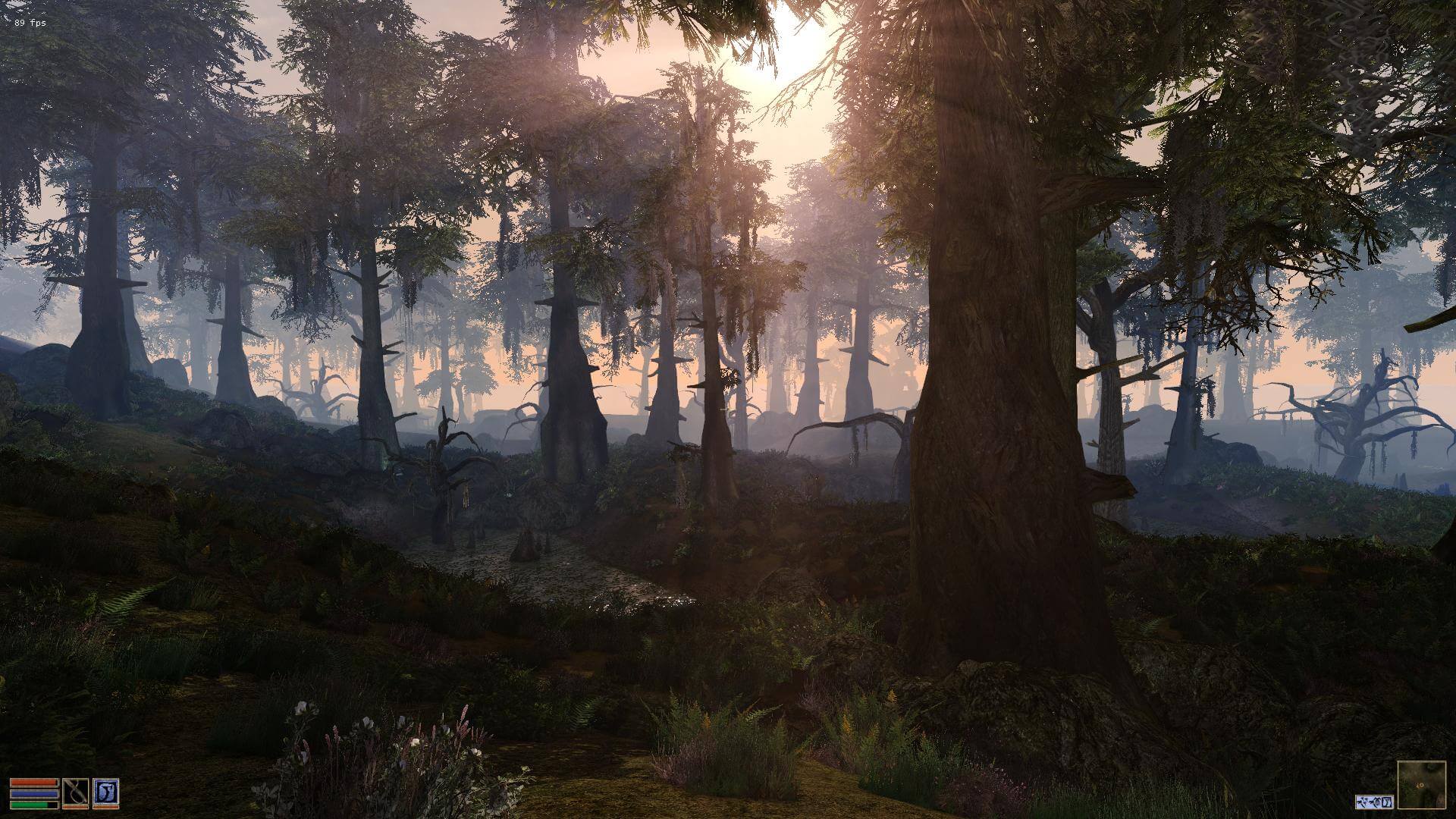This screenshot has width=1456, height=819.
Task: Click the boxed effect icon at the strip's right
Action: pyautogui.click(x=1386, y=802)
